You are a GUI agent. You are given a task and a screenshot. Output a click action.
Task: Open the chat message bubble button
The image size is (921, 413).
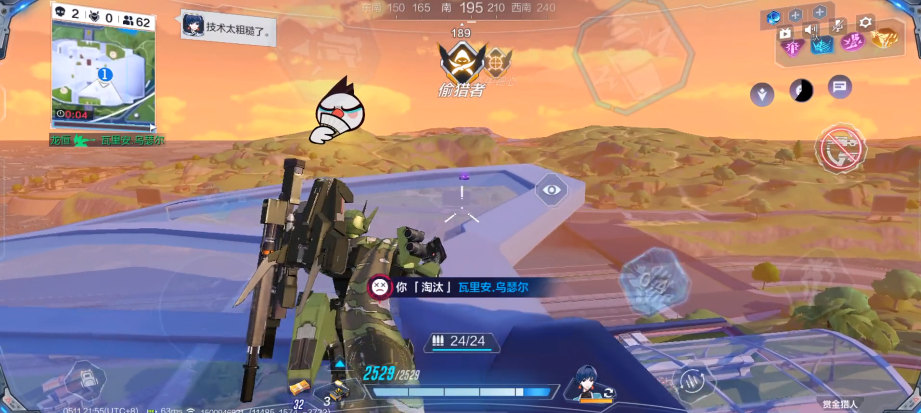coord(839,87)
